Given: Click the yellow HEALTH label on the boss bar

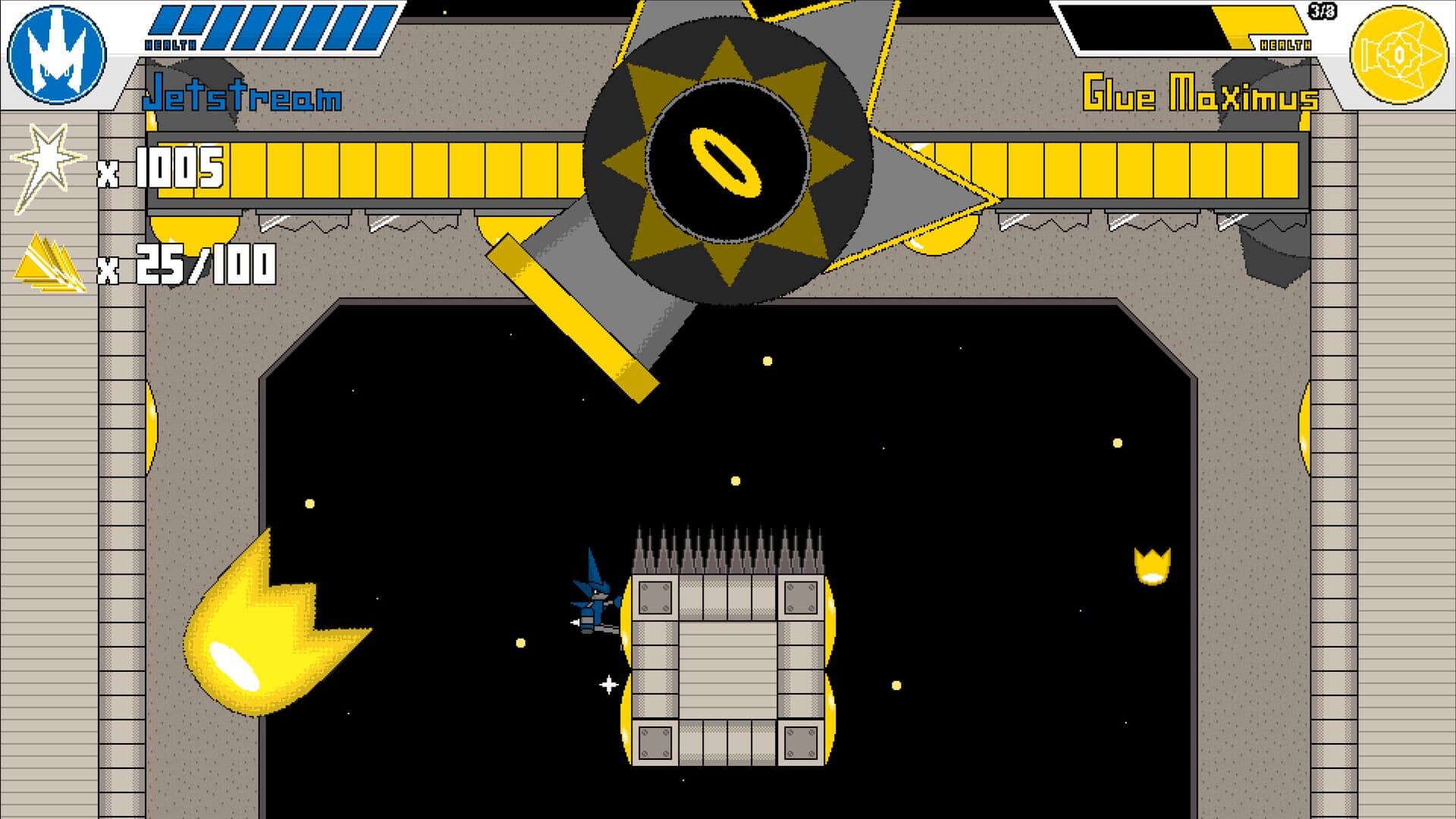Looking at the screenshot, I should click(x=1287, y=43).
